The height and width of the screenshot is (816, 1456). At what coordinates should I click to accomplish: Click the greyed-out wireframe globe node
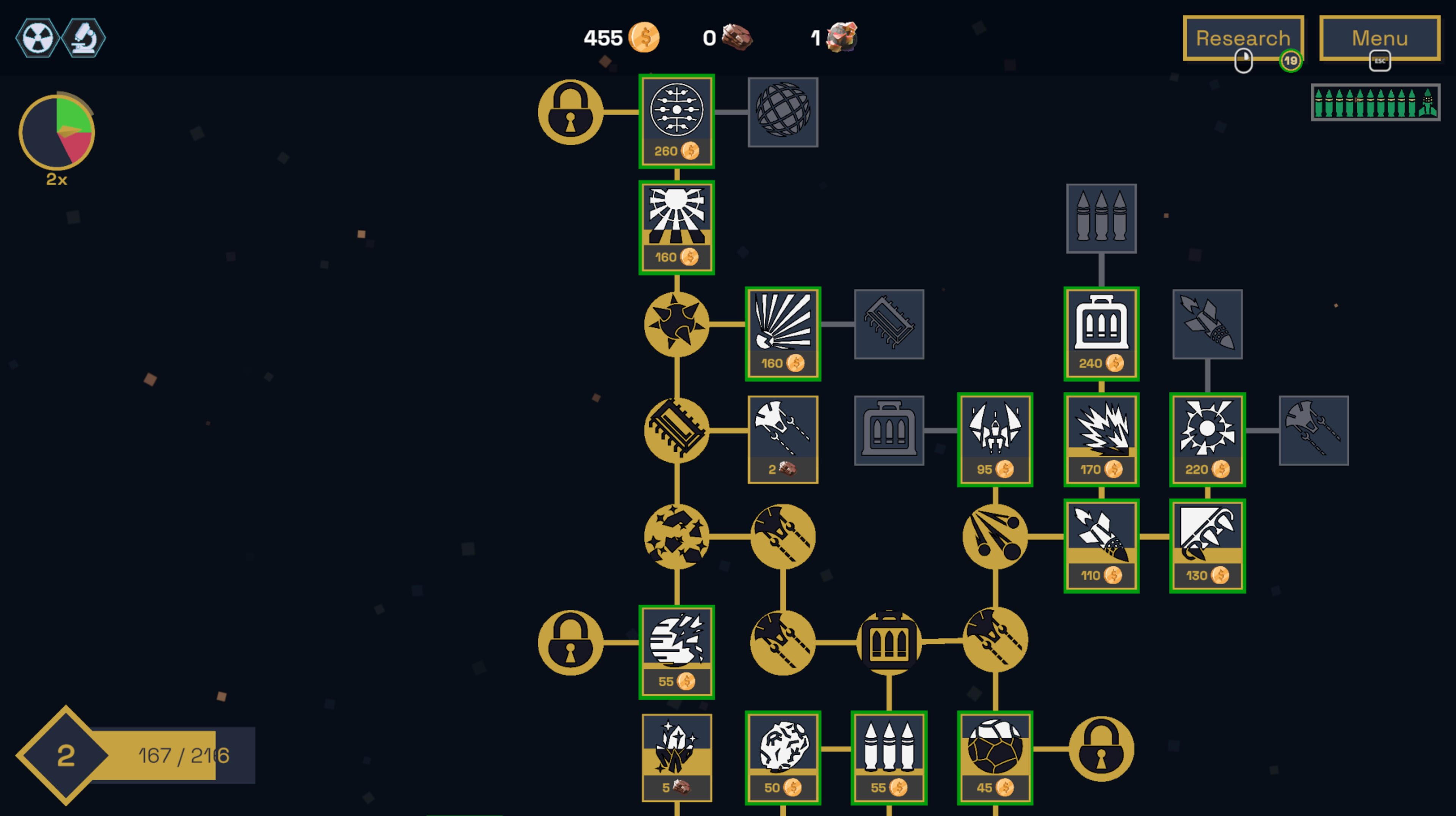[783, 112]
